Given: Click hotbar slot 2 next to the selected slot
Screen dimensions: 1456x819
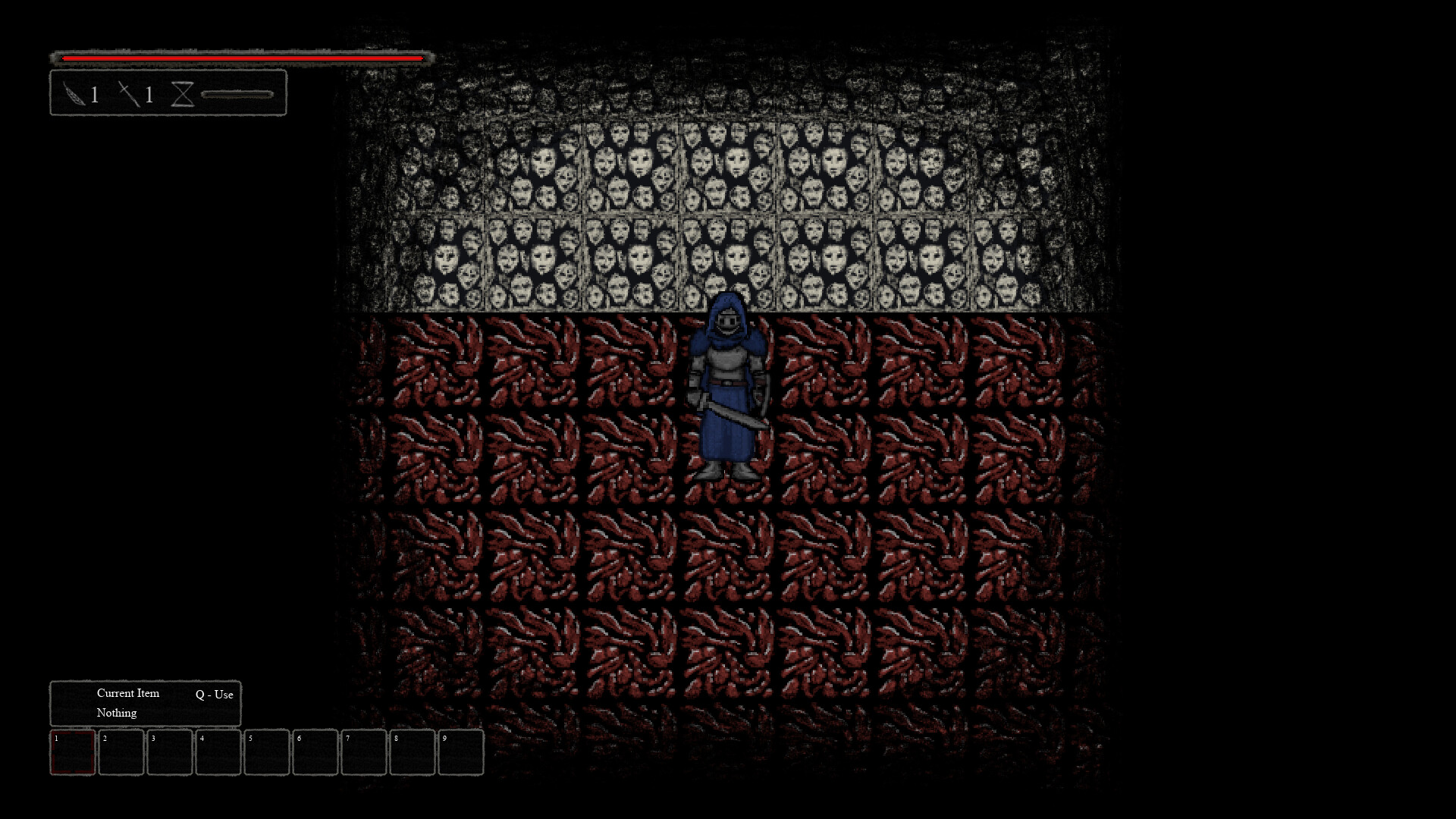Looking at the screenshot, I should [x=121, y=753].
